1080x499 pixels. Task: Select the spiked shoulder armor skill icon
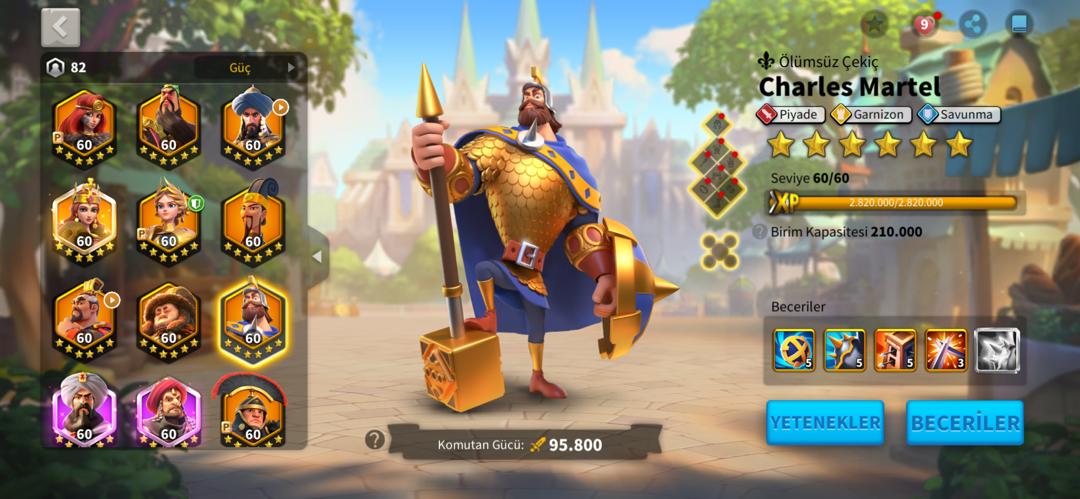[x=844, y=350]
